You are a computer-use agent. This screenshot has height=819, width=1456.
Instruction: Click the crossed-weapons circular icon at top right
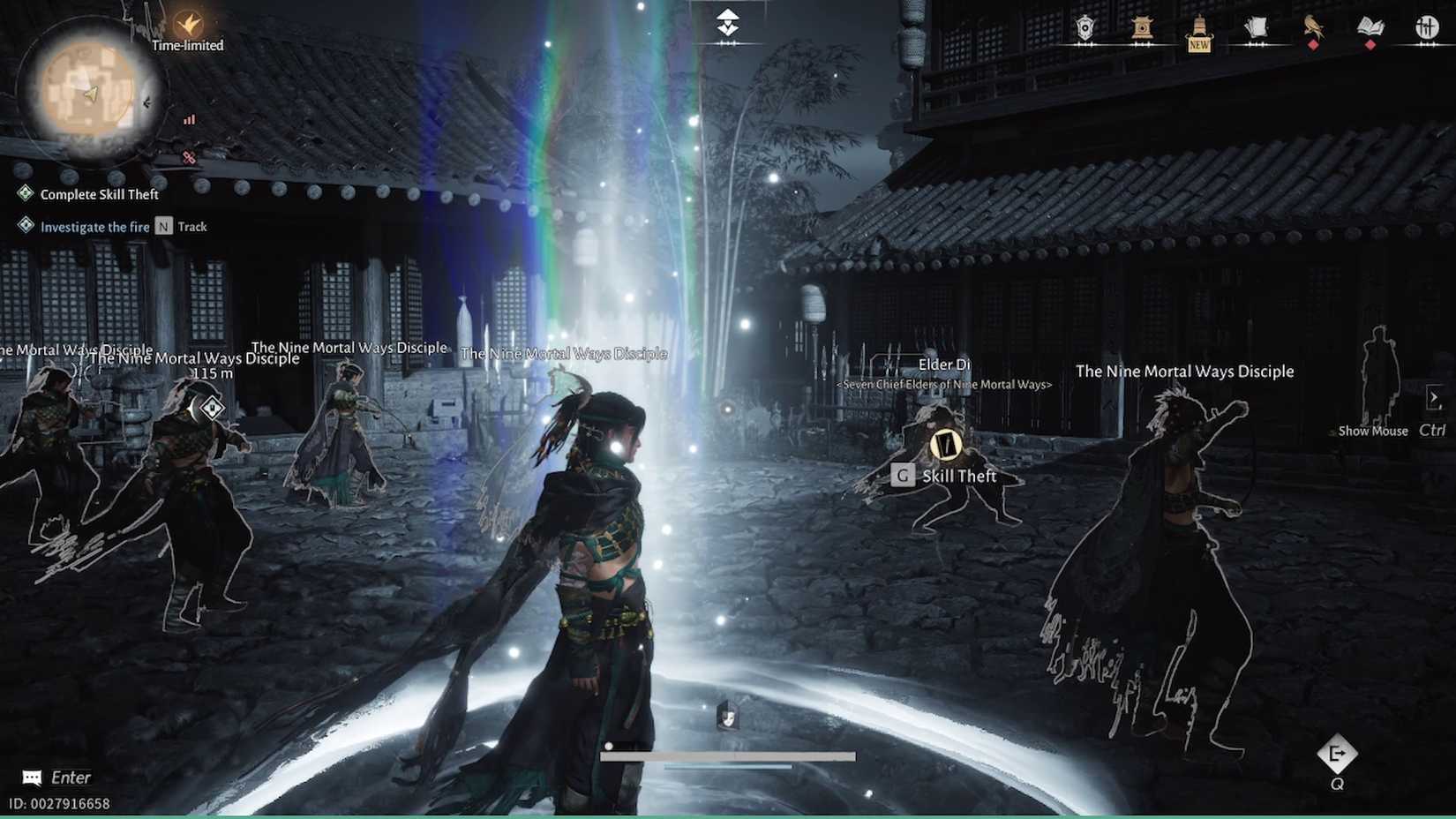1428,26
